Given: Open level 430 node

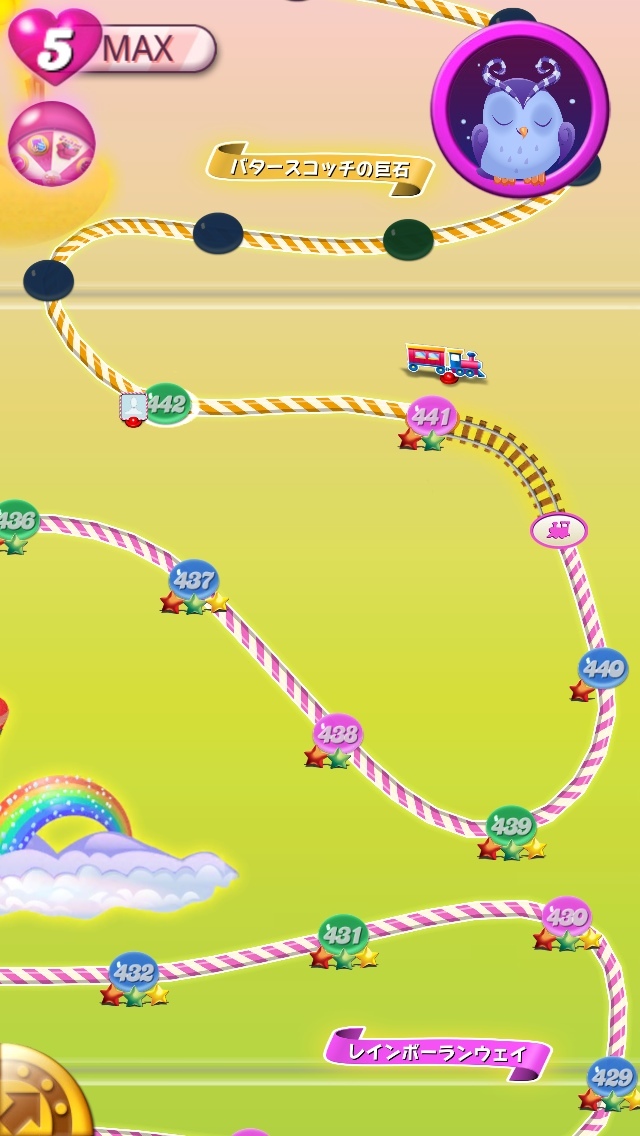Looking at the screenshot, I should [x=566, y=916].
